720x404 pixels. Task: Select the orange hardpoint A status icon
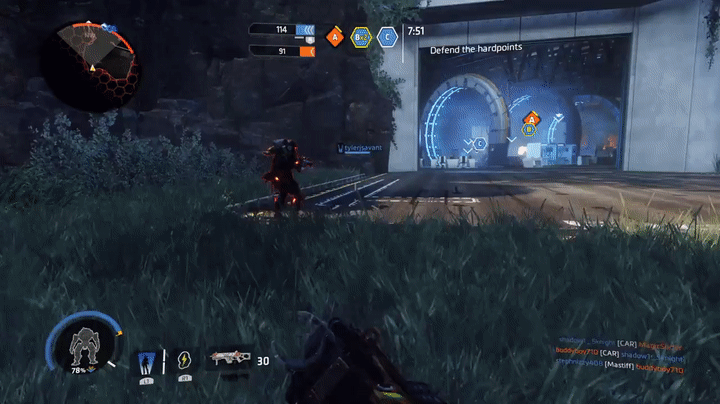coord(336,37)
